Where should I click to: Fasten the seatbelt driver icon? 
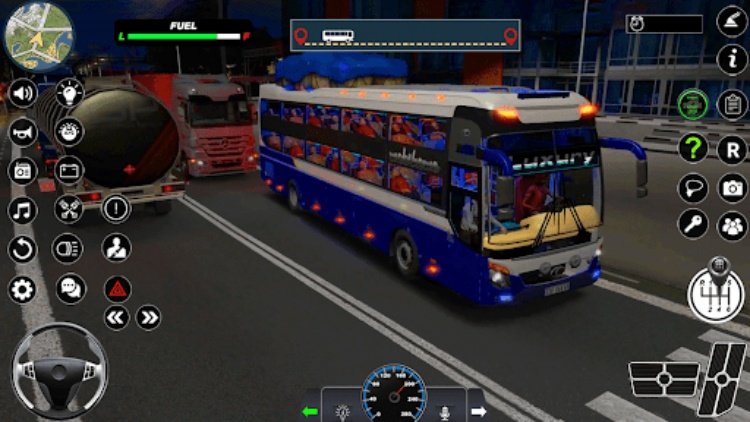coord(117,247)
